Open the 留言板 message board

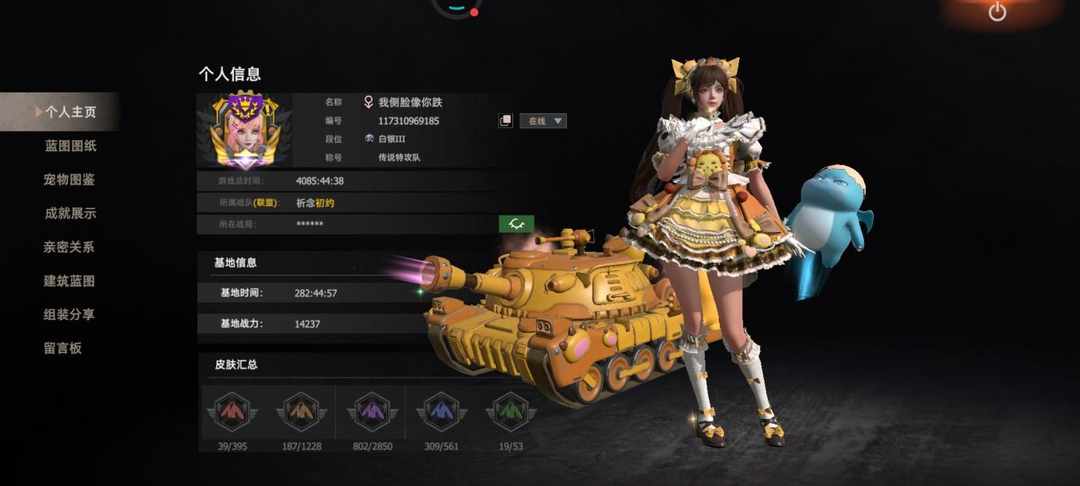62,348
